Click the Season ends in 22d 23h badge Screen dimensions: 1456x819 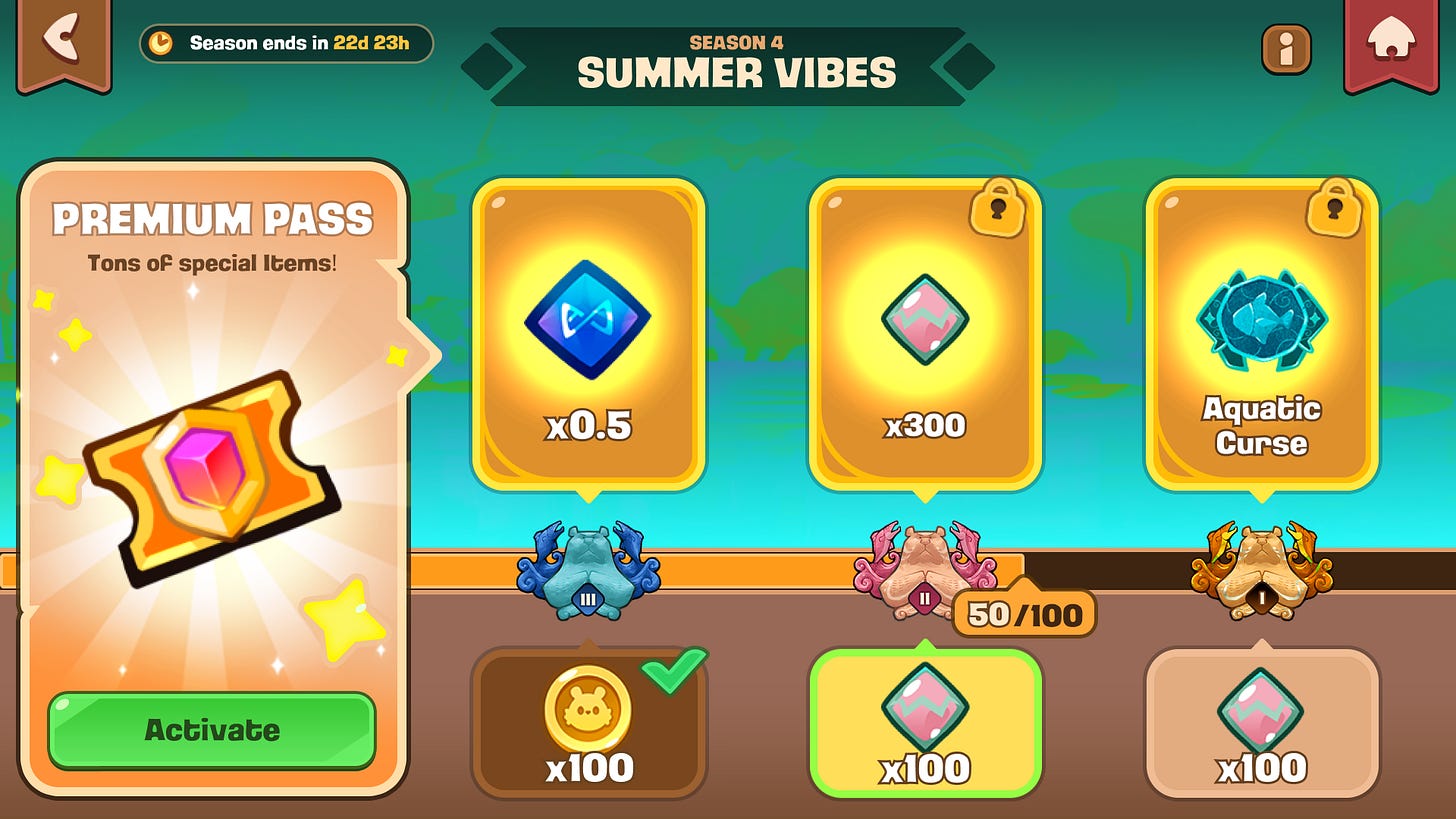click(x=285, y=44)
